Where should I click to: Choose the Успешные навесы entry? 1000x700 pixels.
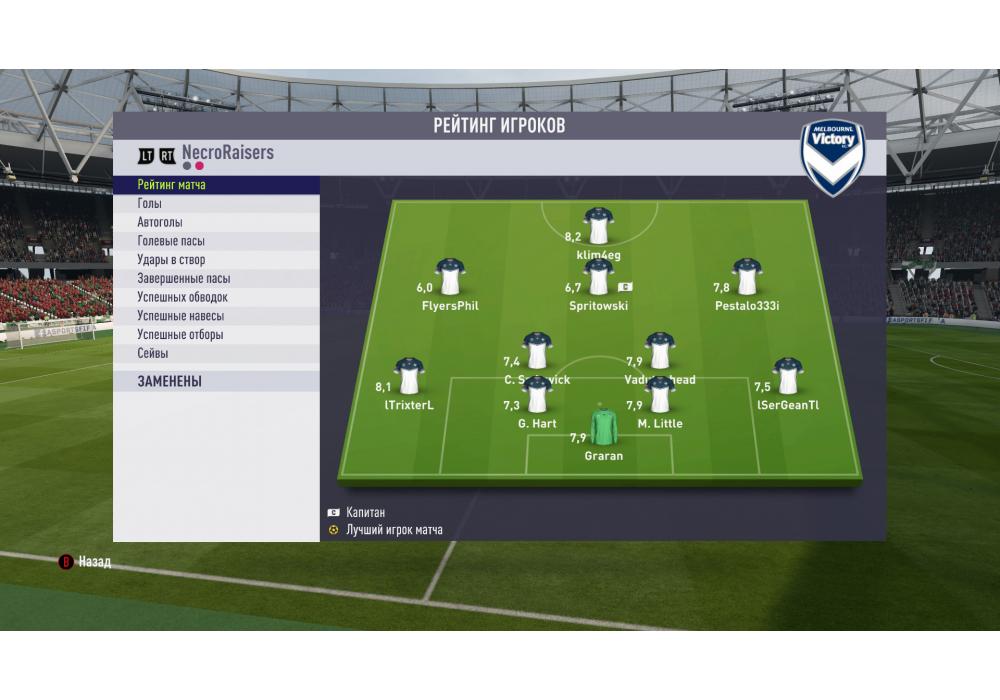(x=216, y=316)
